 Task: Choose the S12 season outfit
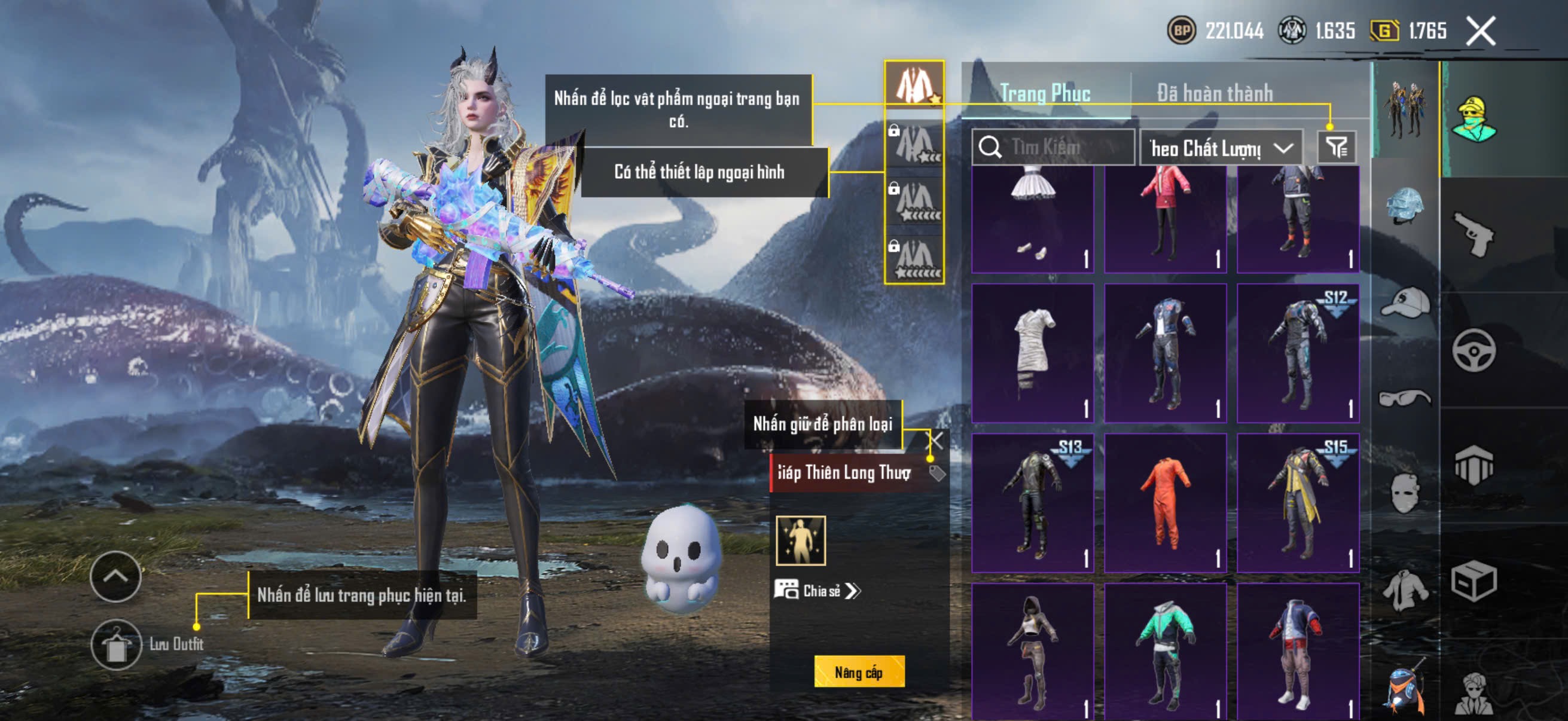coord(1298,353)
